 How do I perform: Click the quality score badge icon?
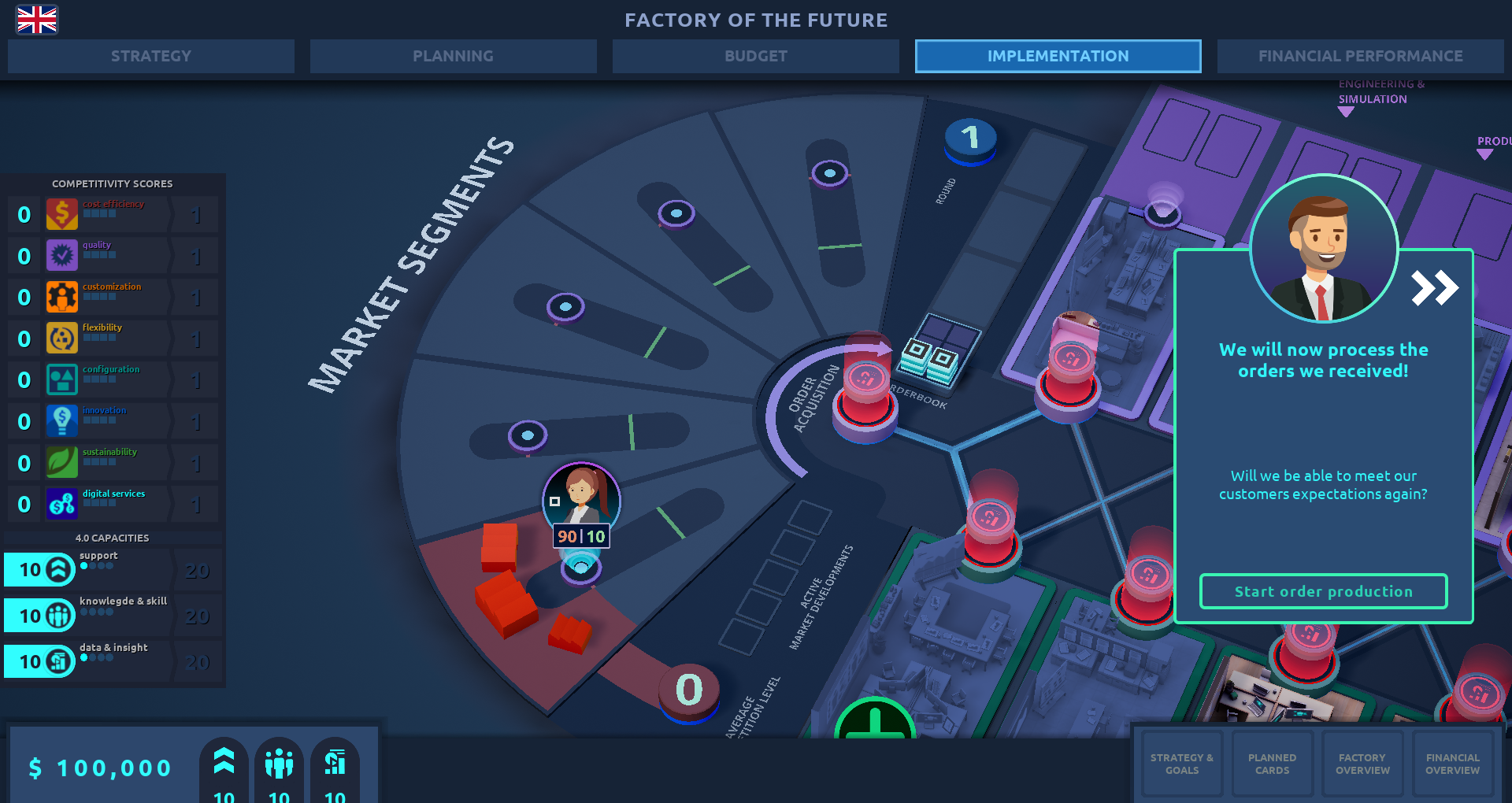point(62,256)
